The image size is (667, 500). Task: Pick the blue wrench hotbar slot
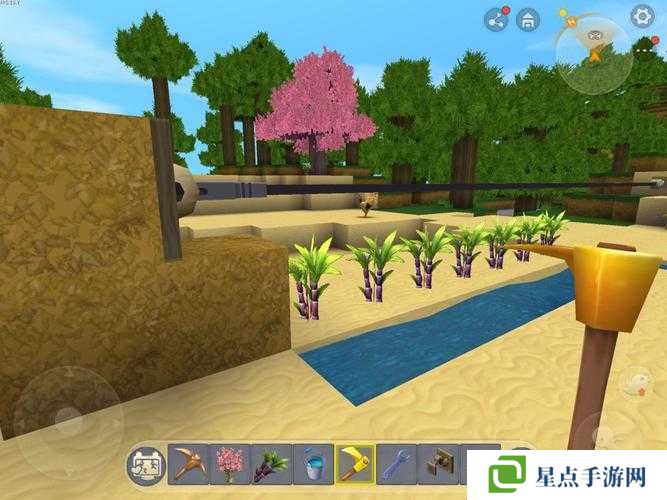pos(397,464)
